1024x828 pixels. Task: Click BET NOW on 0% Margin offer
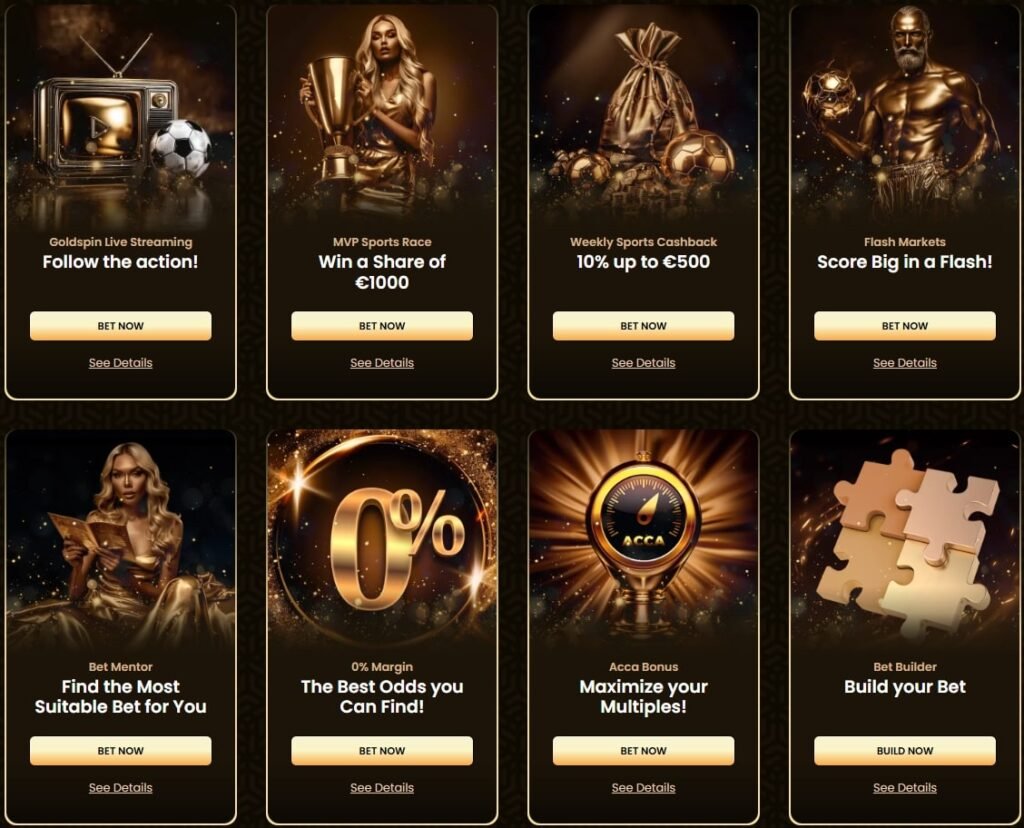[x=382, y=751]
